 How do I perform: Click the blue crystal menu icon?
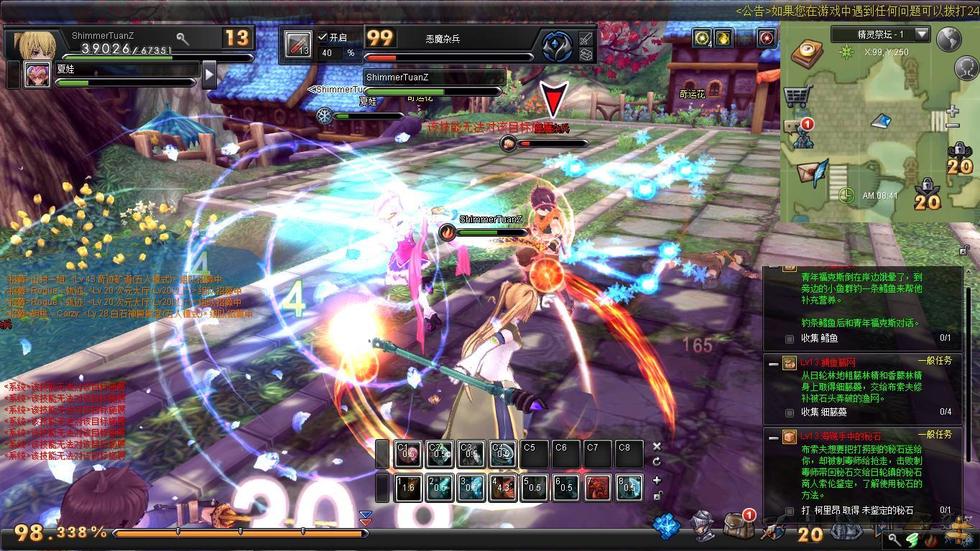[667, 524]
